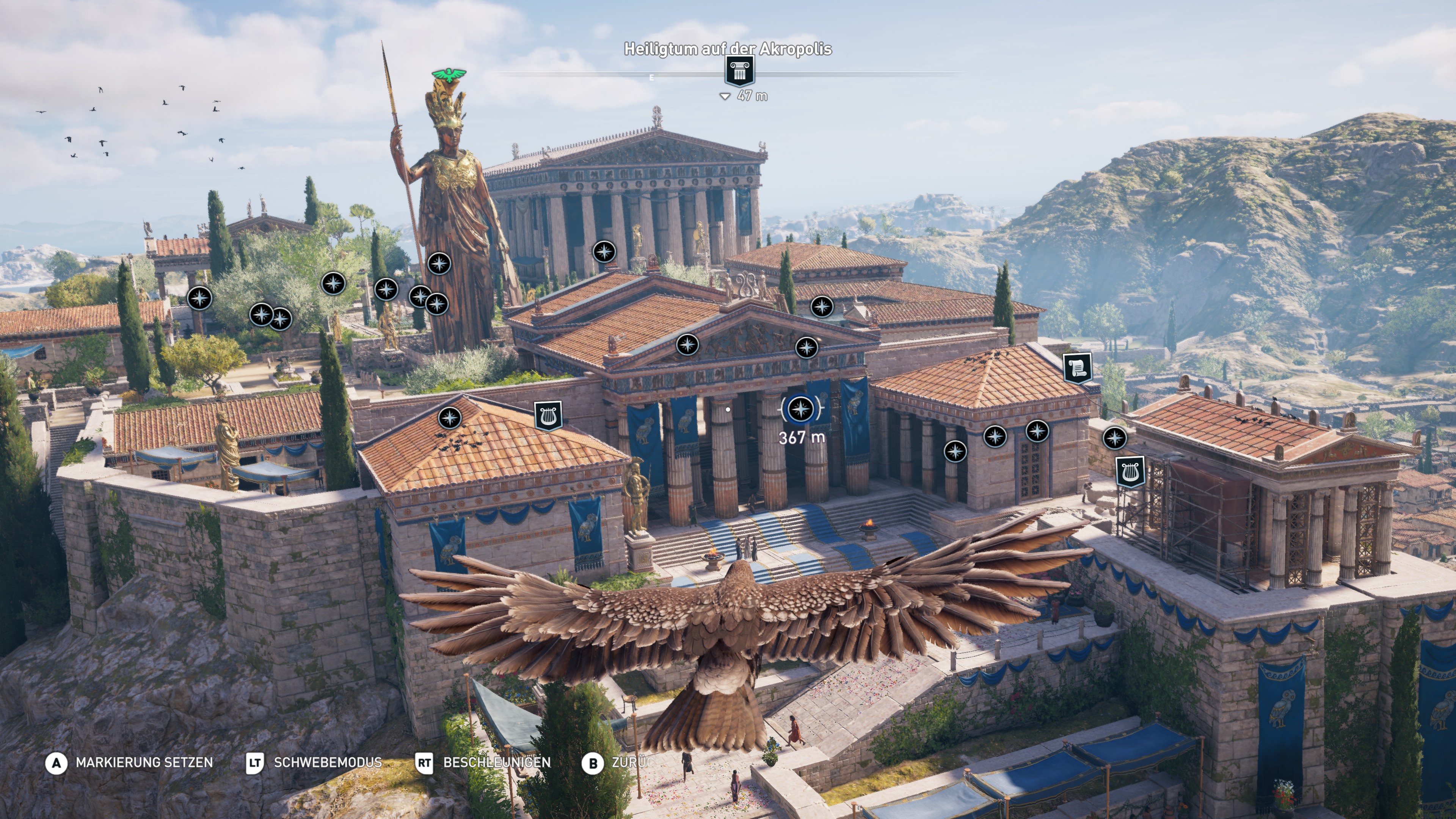Choose the bracketed marker showing 367 m

click(800, 409)
